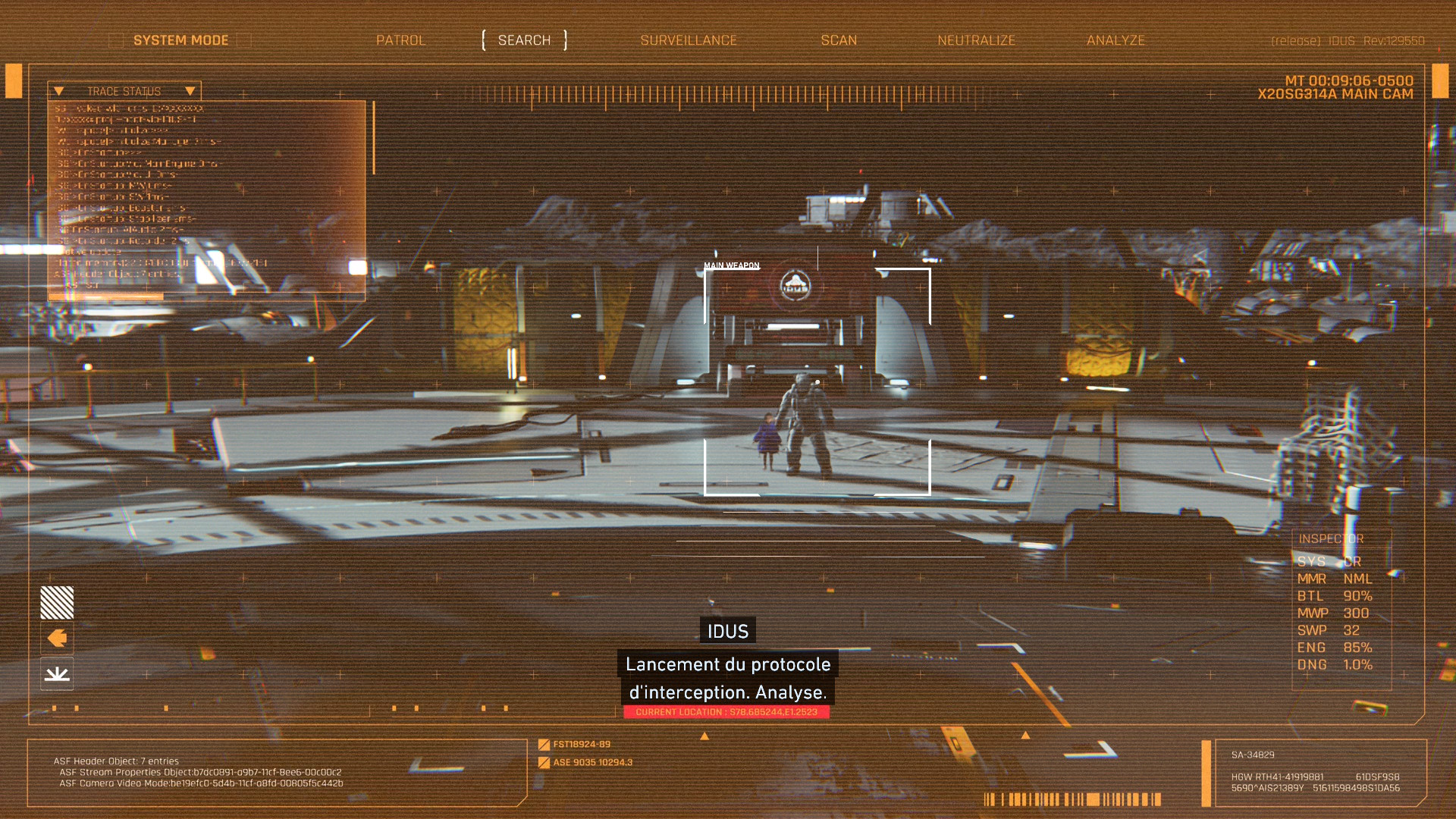Image resolution: width=1456 pixels, height=819 pixels.
Task: Open the ANALYZE mode tab
Action: coord(1116,40)
